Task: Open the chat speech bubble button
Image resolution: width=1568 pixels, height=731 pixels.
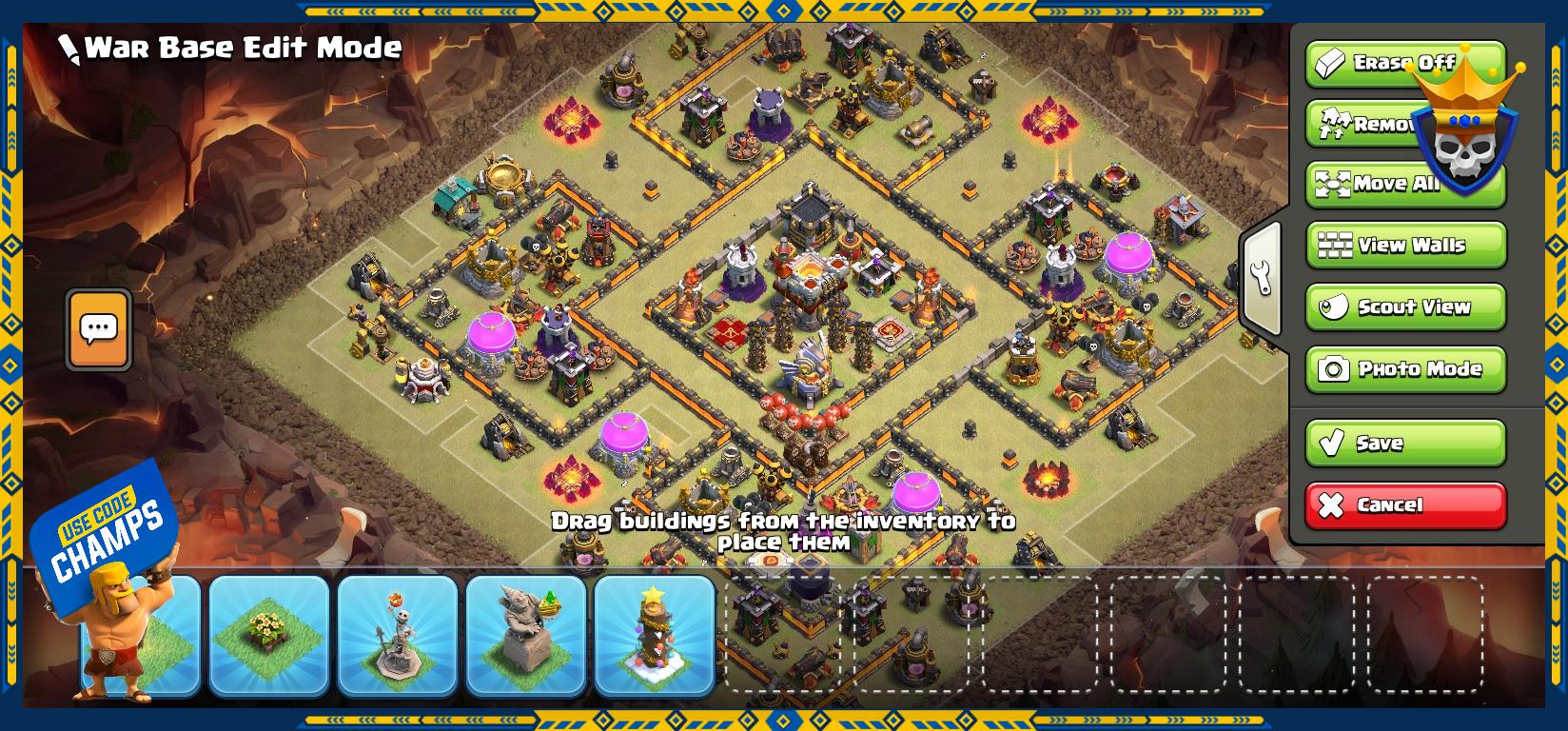Action: pos(99,329)
